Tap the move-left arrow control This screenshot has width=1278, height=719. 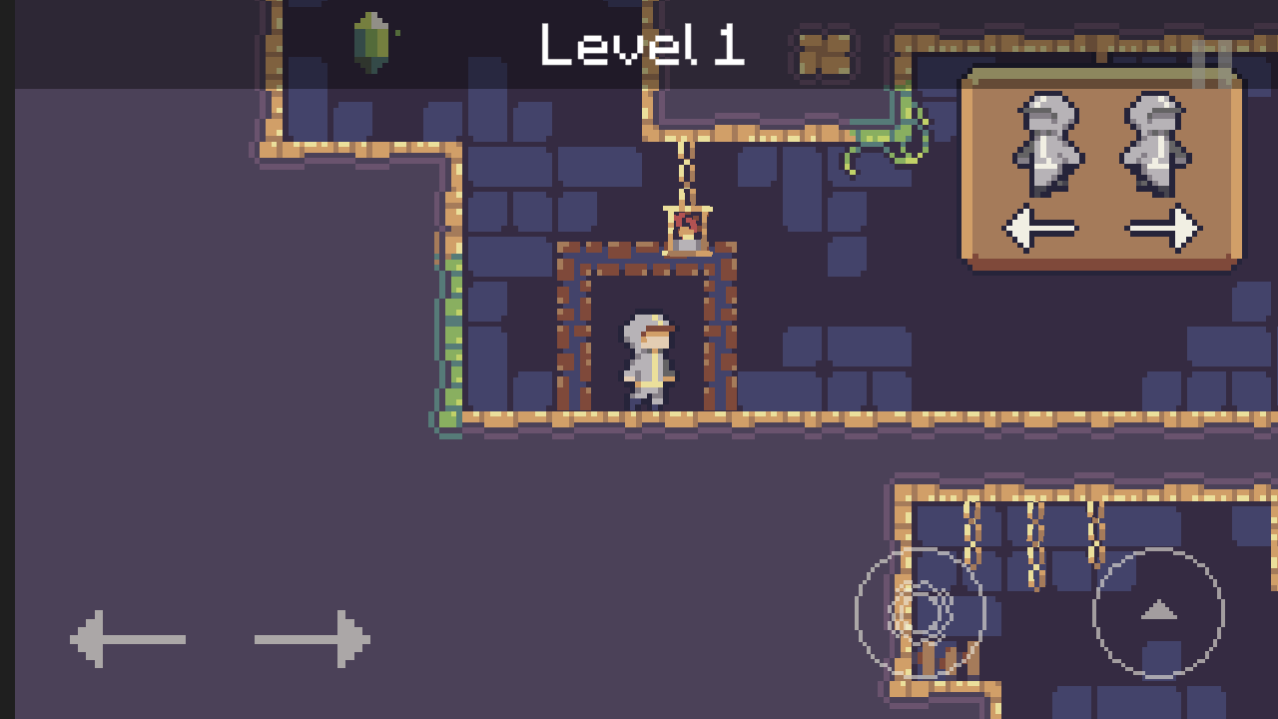tap(127, 639)
